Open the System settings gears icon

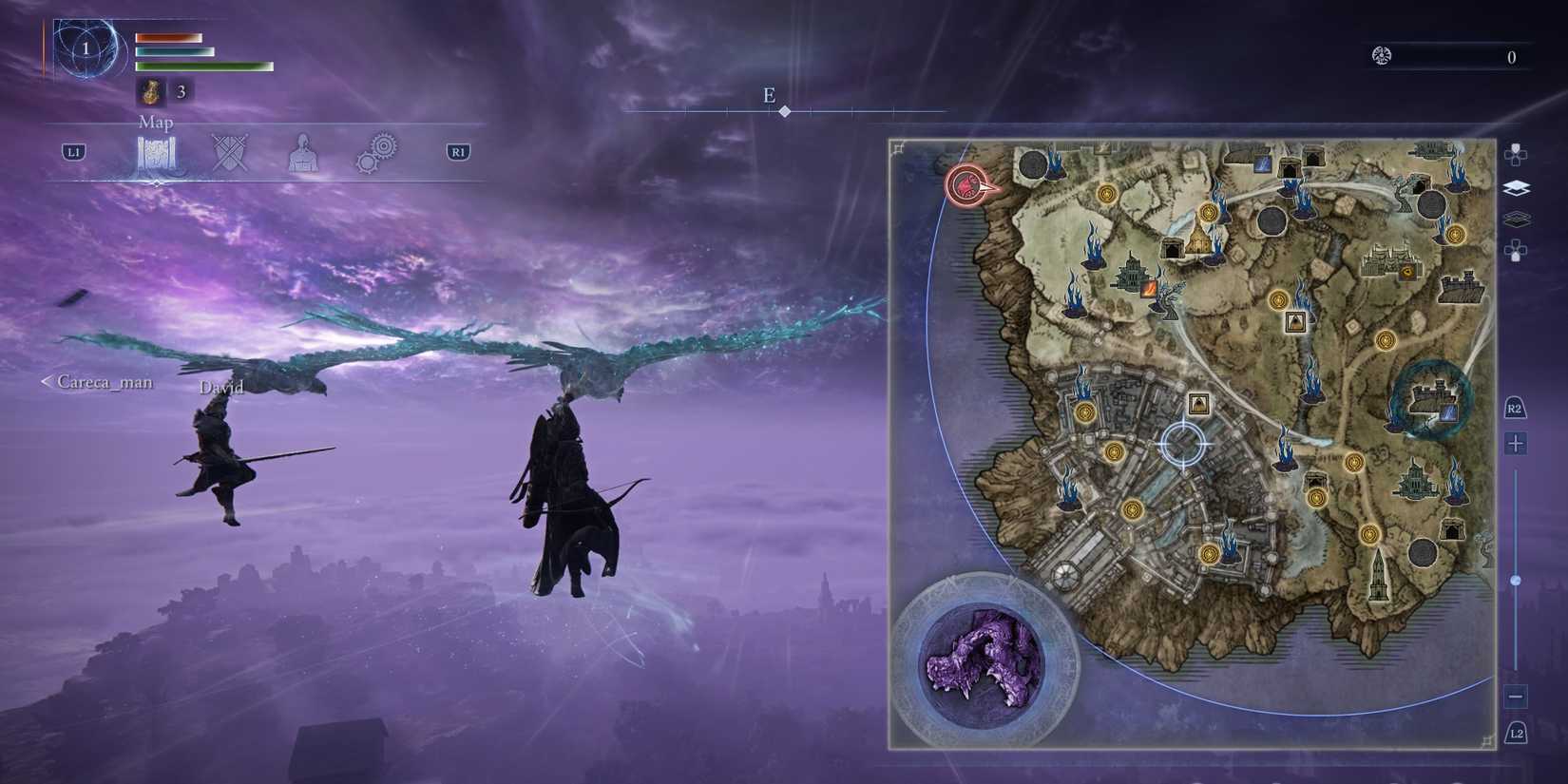[x=377, y=152]
